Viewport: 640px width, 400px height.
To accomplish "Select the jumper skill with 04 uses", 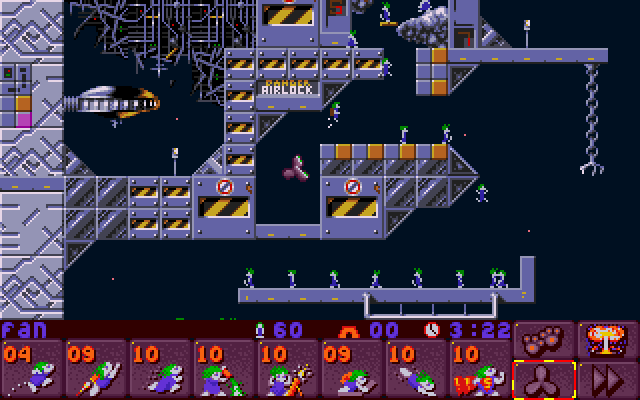I will coord(32,370).
